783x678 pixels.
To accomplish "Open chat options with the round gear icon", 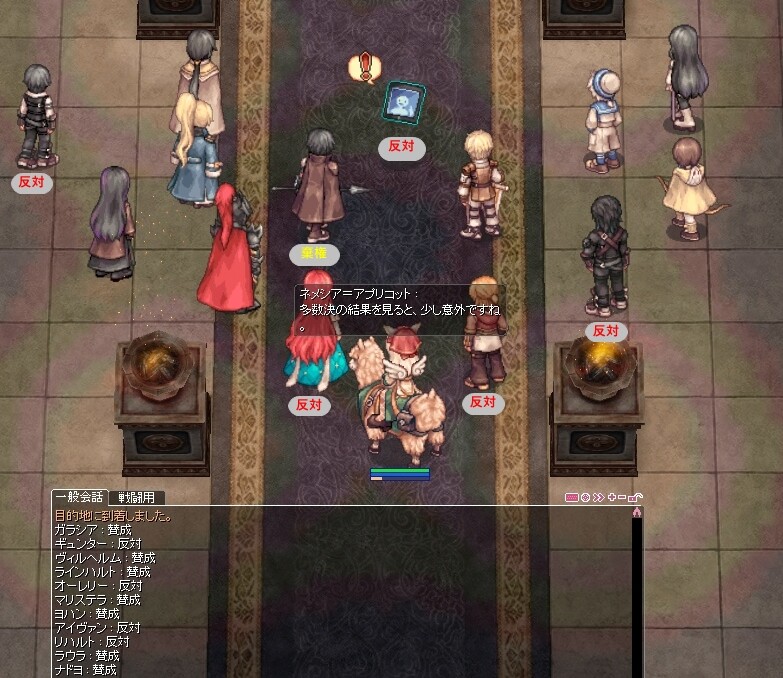I will coord(585,497).
